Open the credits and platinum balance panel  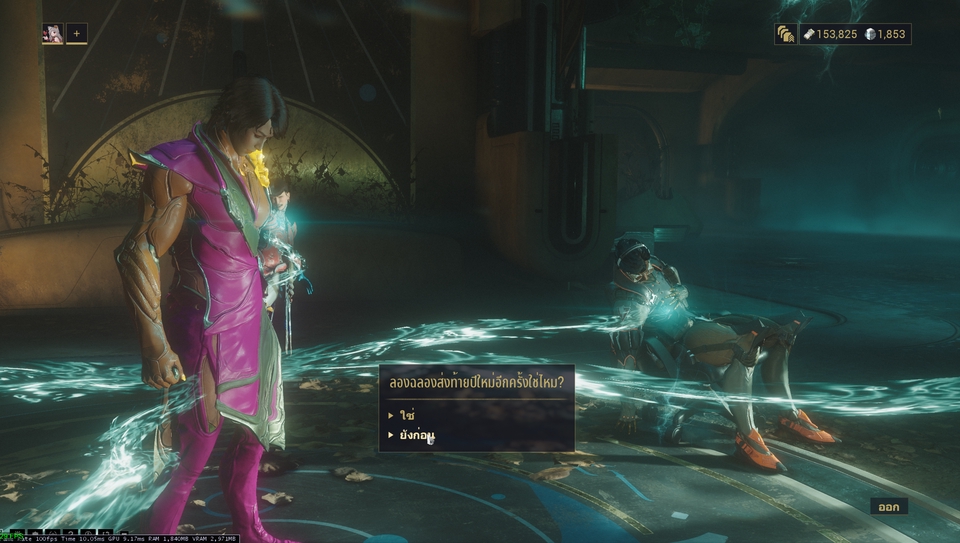click(854, 34)
